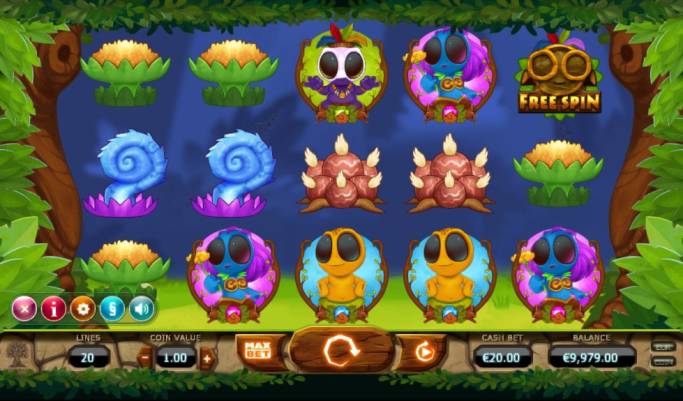Open settings via the orange gear icon
683x401 pixels.
pos(83,309)
